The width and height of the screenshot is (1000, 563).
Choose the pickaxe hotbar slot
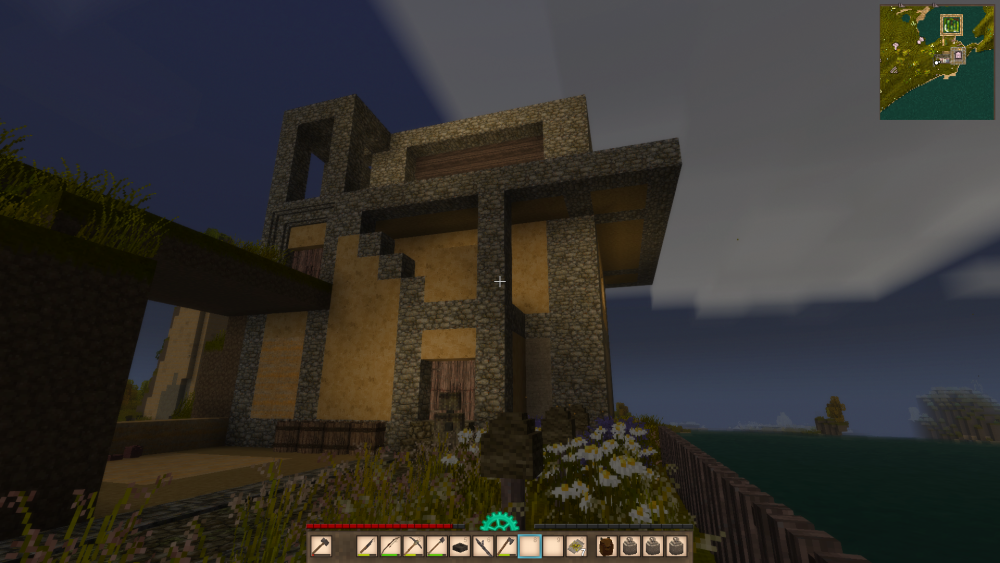pos(414,546)
